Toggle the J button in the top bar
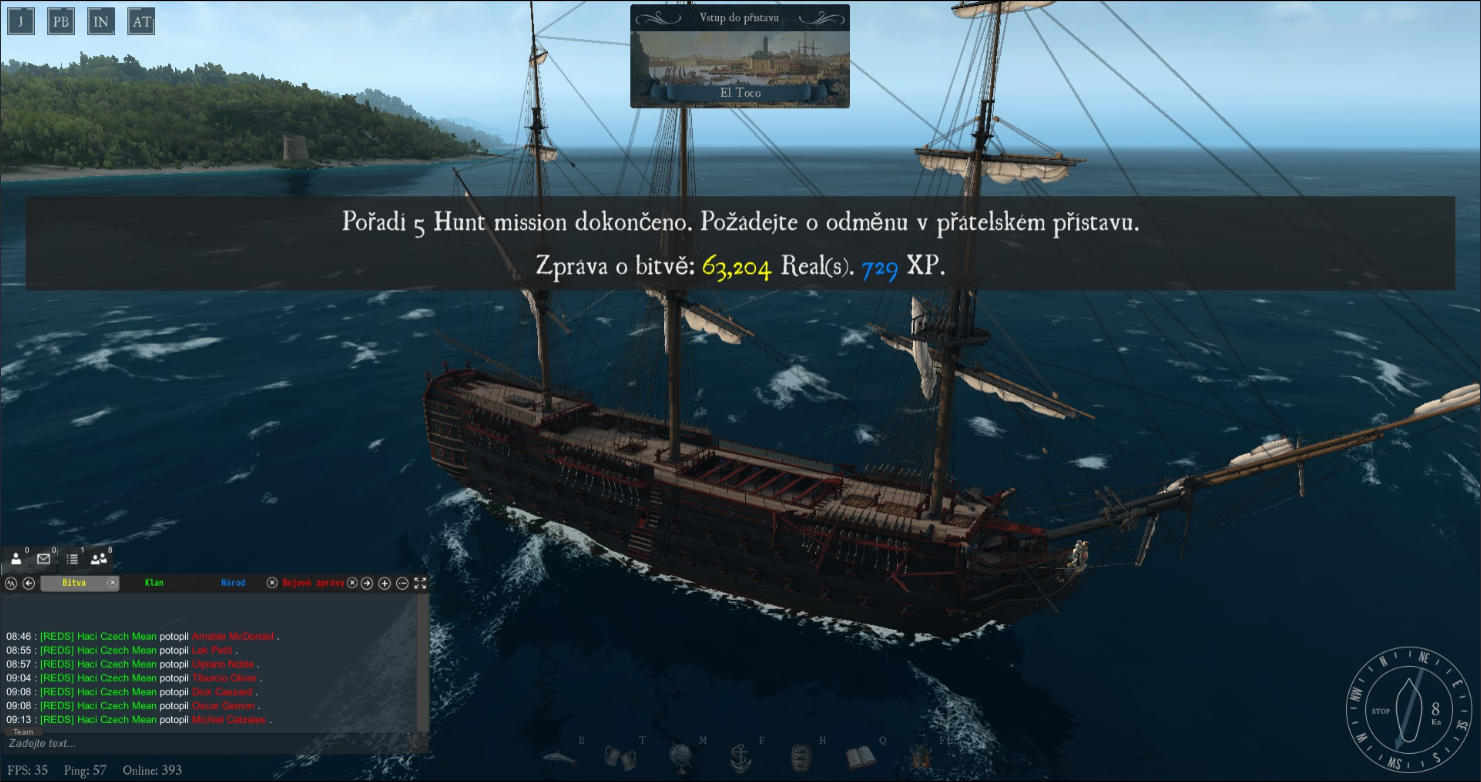The height and width of the screenshot is (782, 1481). pos(21,21)
